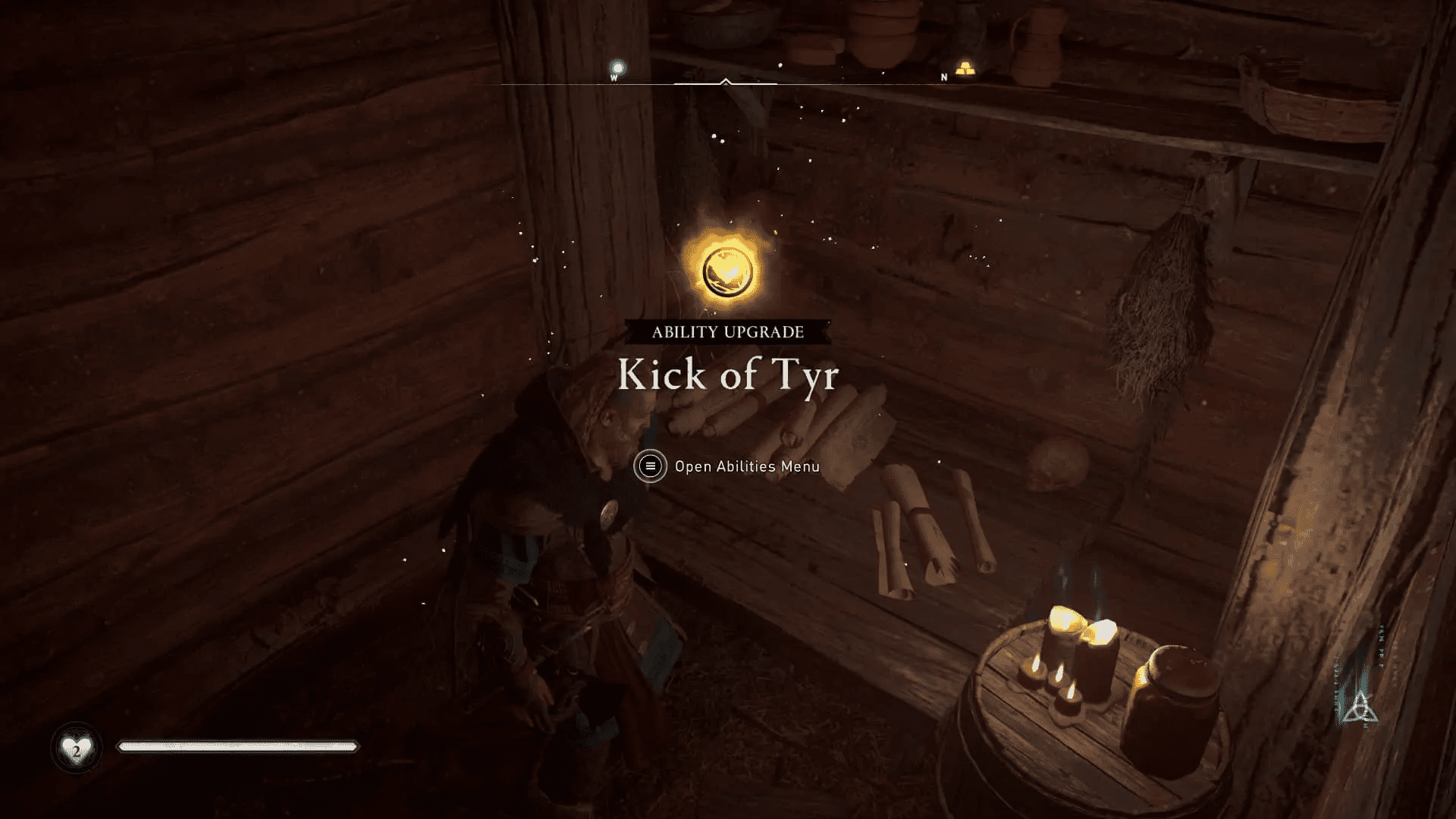Expand the ABILITY UPGRADE banner
1456x819 pixels.
coord(728,331)
